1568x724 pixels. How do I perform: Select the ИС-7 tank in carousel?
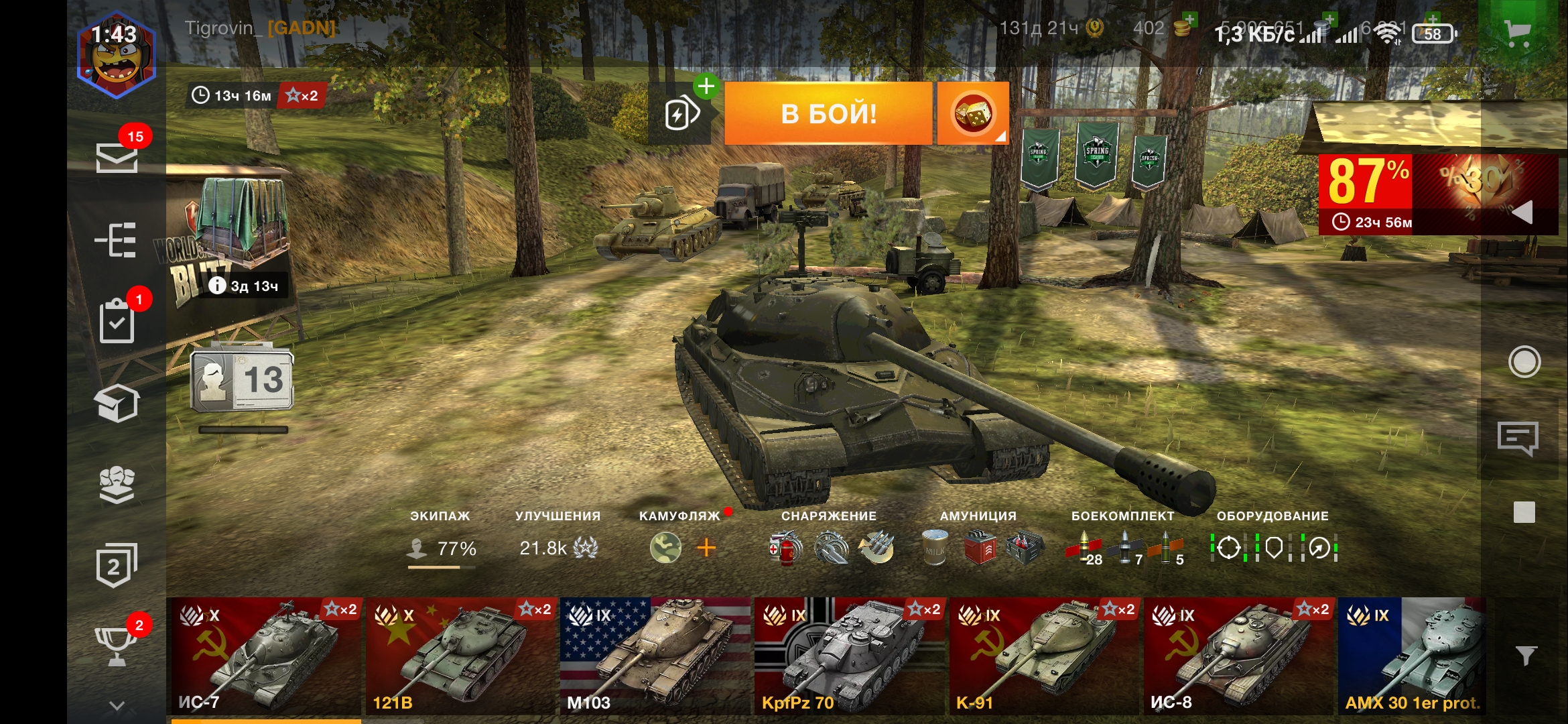point(263,656)
